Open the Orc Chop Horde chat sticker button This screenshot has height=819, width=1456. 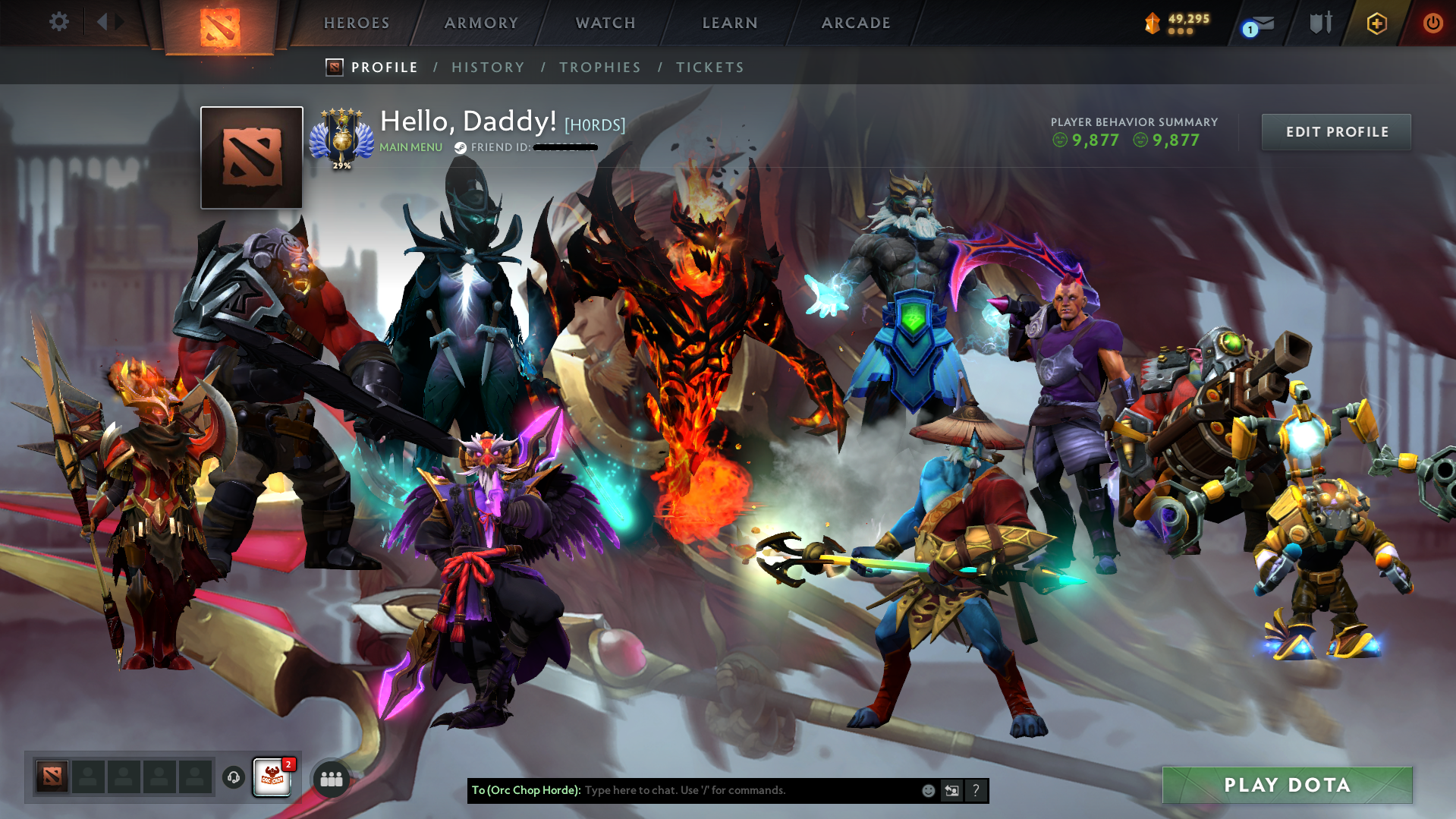pos(273,776)
